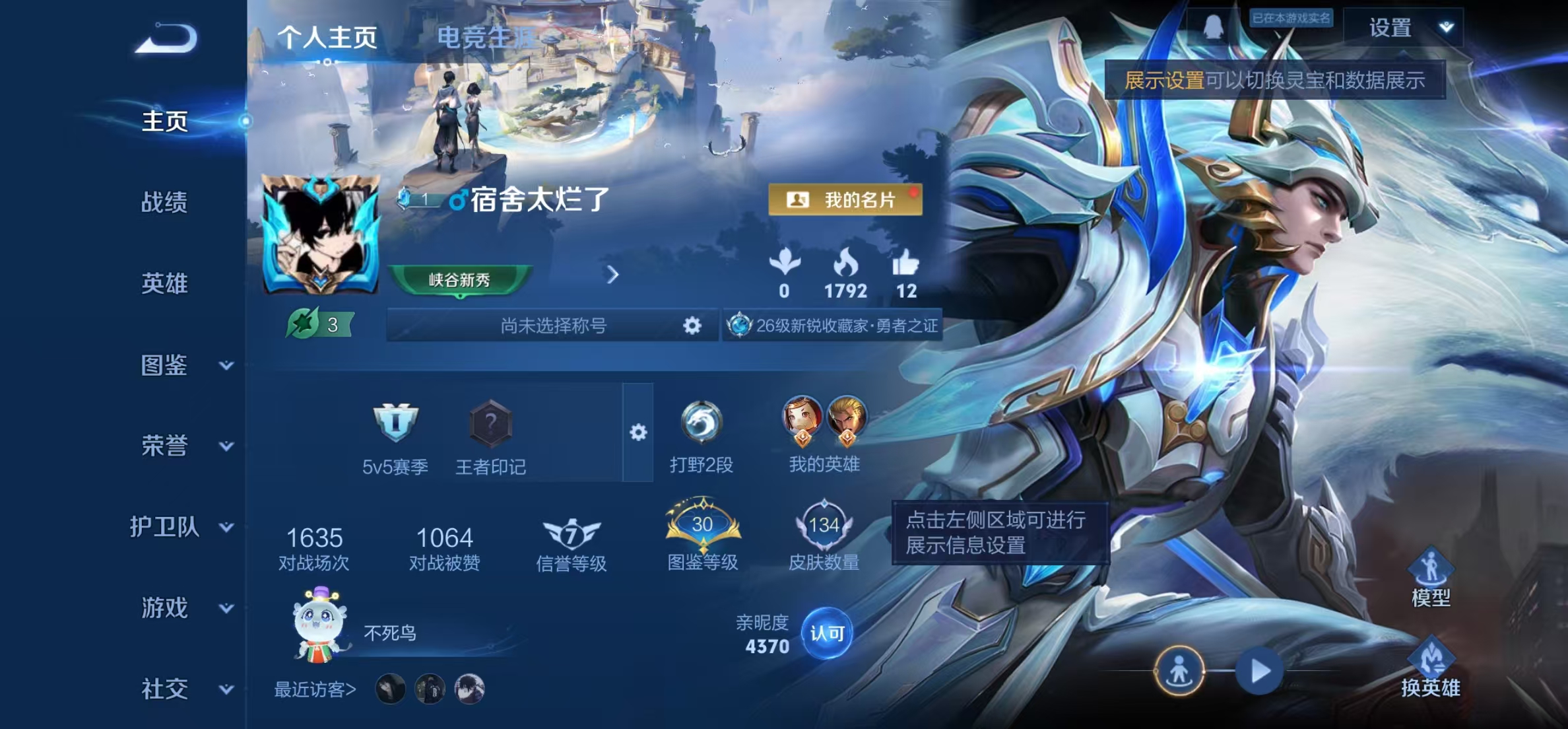Screen dimensions: 1568x729
Task: Open the title settings gear beside 尚未选择称号
Action: coord(691,324)
